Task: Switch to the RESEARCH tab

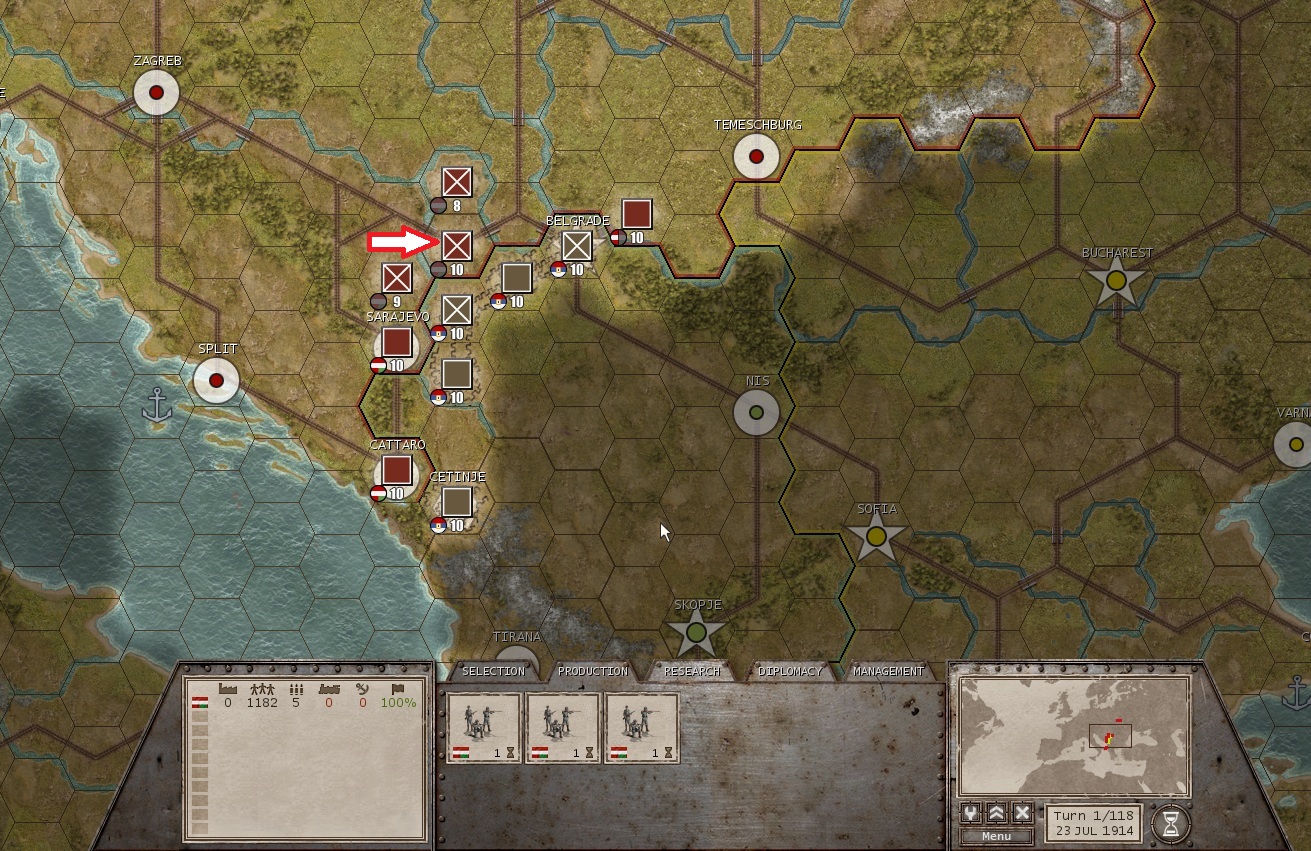Action: click(695, 671)
